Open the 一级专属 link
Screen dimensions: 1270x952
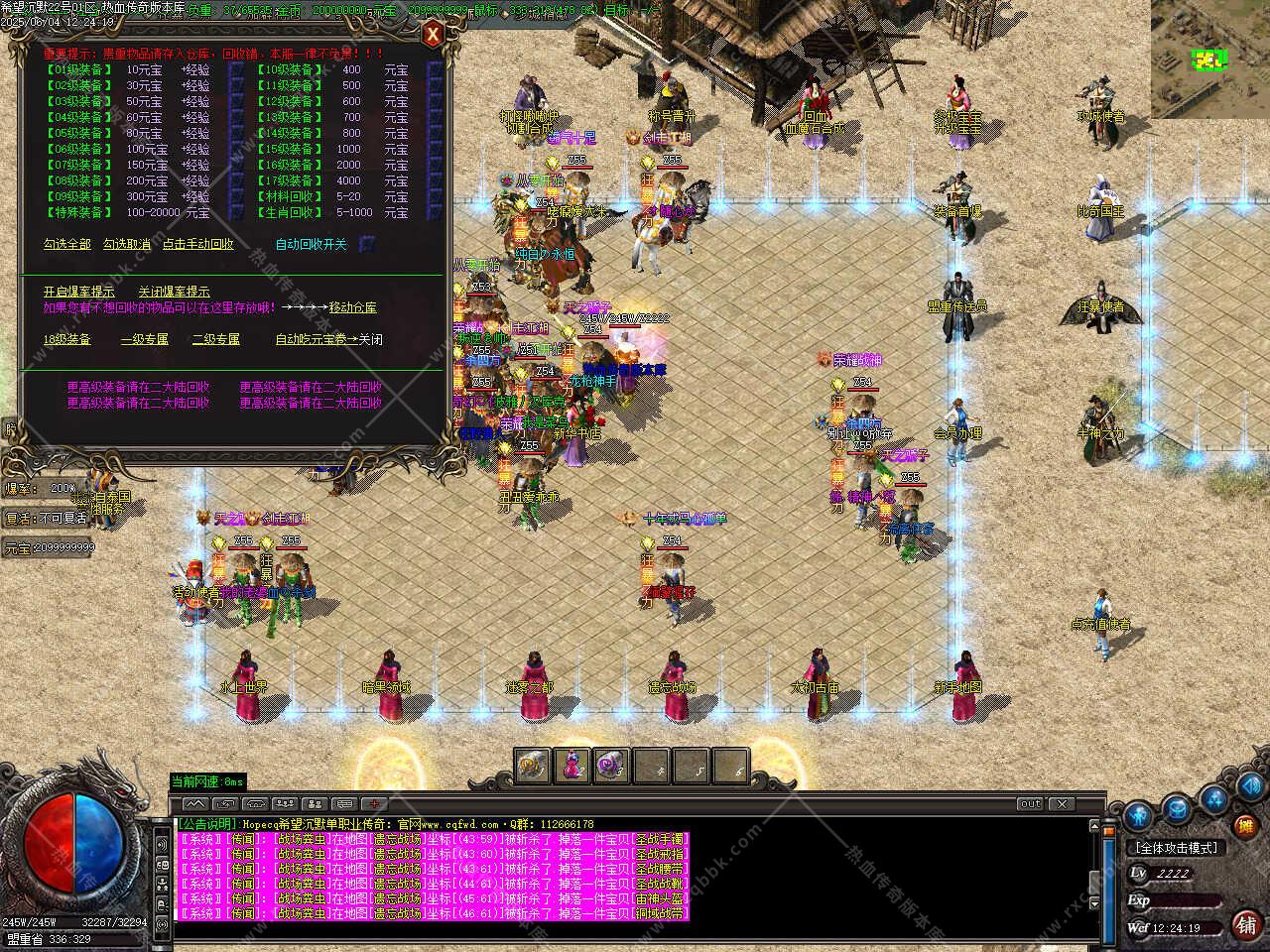coord(145,339)
